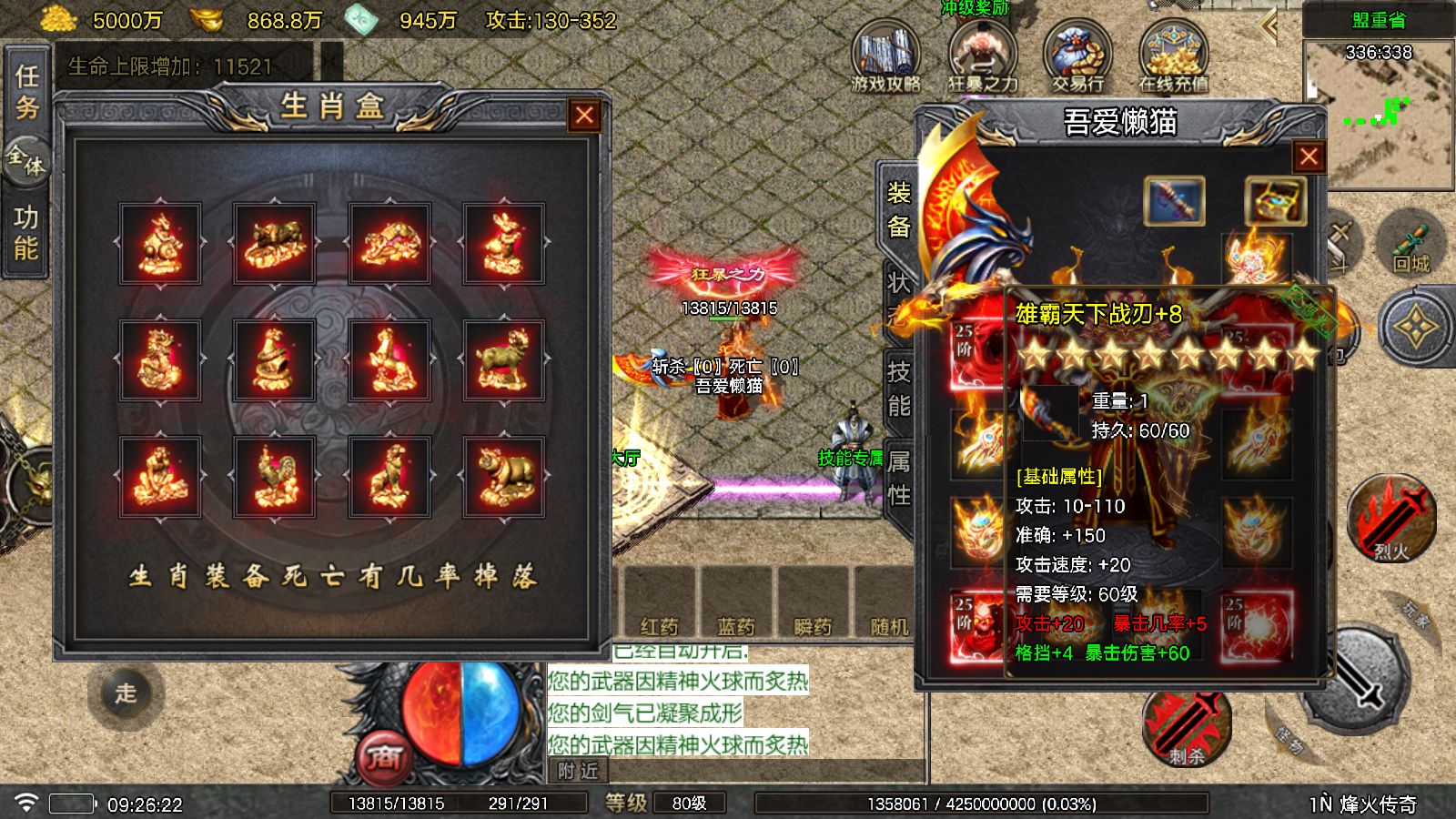Close the 生肖盒 zodiac box window

pyautogui.click(x=584, y=116)
